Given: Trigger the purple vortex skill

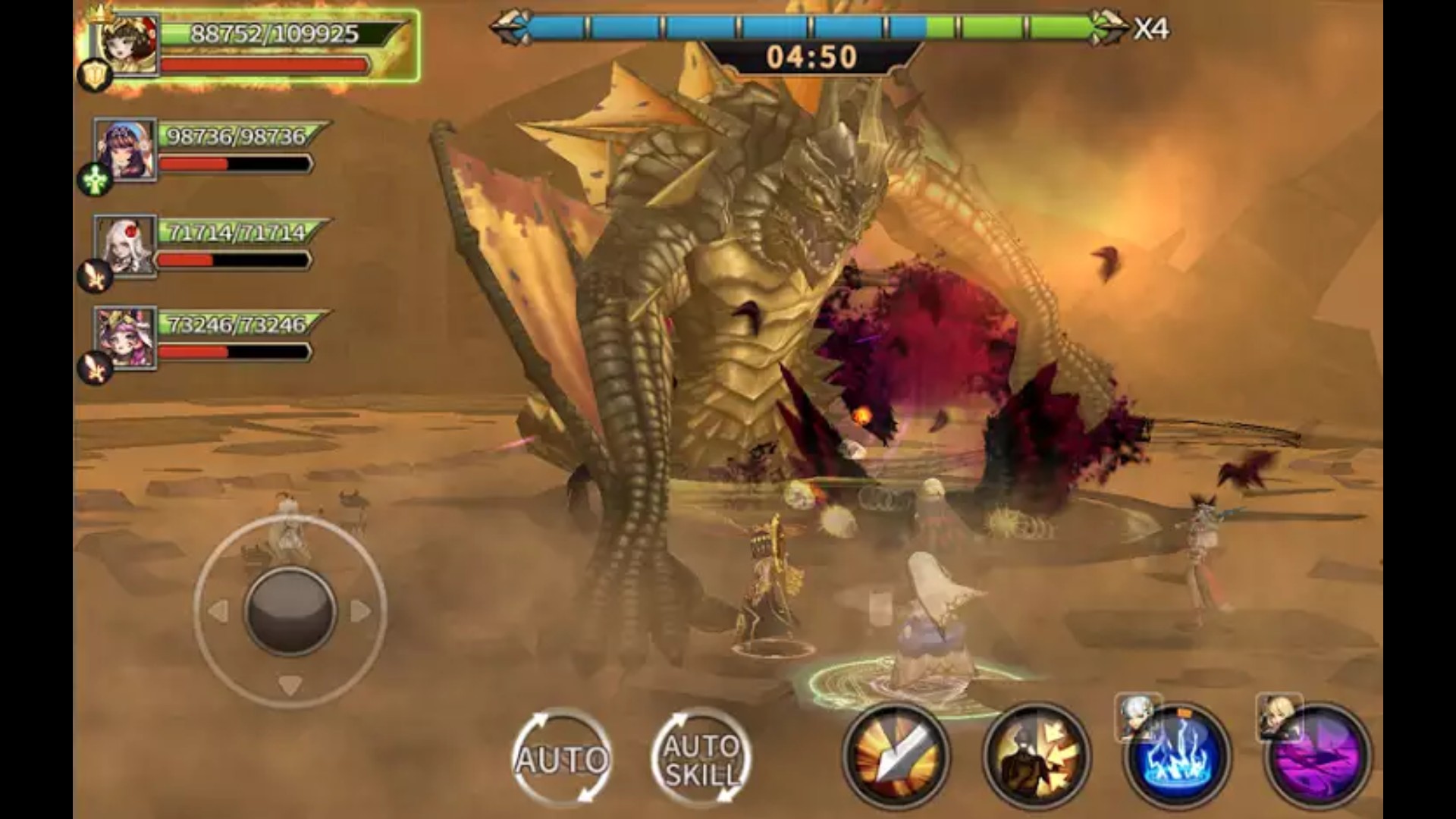Looking at the screenshot, I should click(1318, 756).
